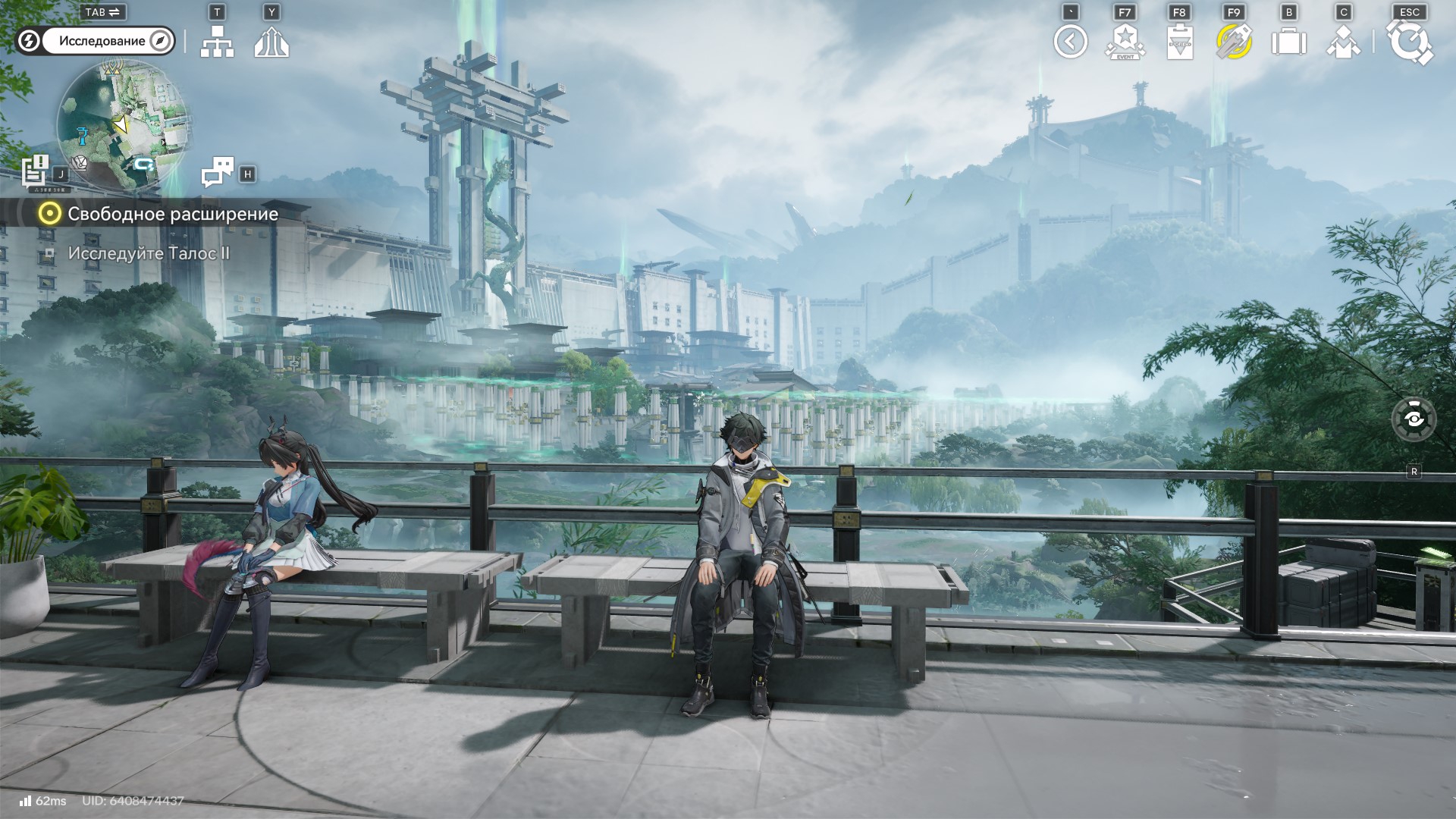Open the Endfield clipboard icon
Viewport: 1456px width, 819px height.
pyautogui.click(x=1179, y=42)
